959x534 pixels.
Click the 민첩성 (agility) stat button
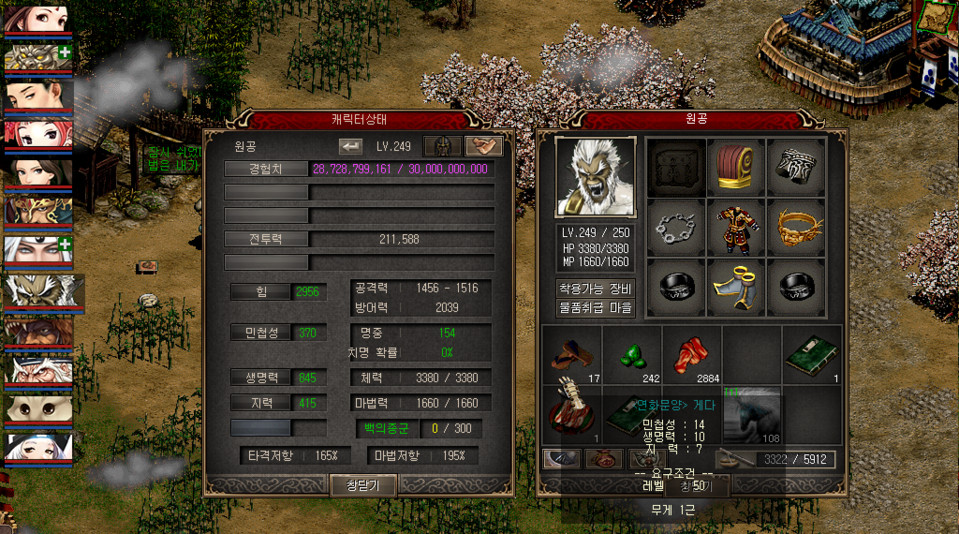(x=260, y=333)
